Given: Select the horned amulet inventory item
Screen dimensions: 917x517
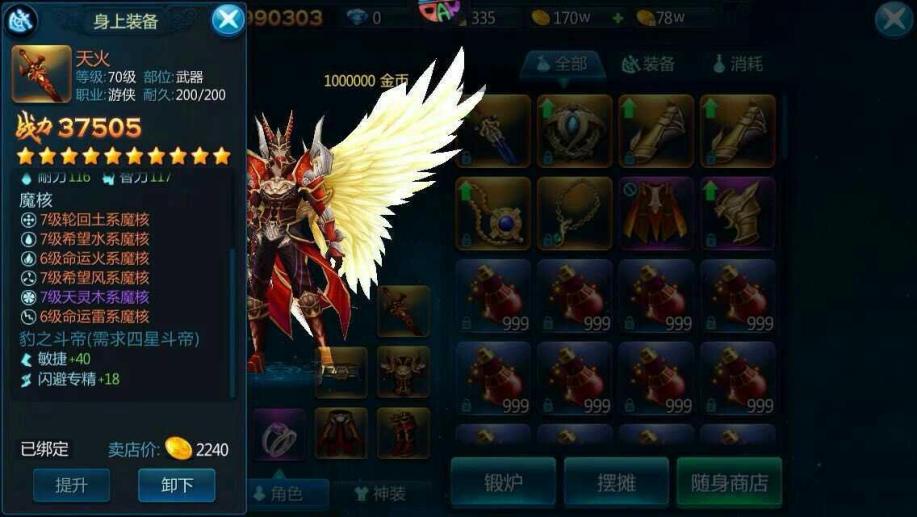Looking at the screenshot, I should (575, 130).
